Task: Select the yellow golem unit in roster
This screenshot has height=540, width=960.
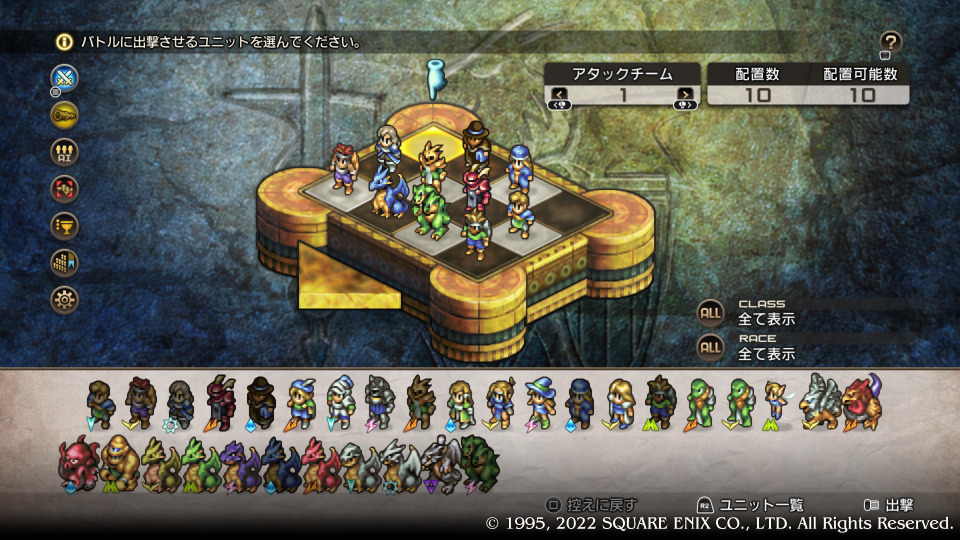Action: [119, 462]
